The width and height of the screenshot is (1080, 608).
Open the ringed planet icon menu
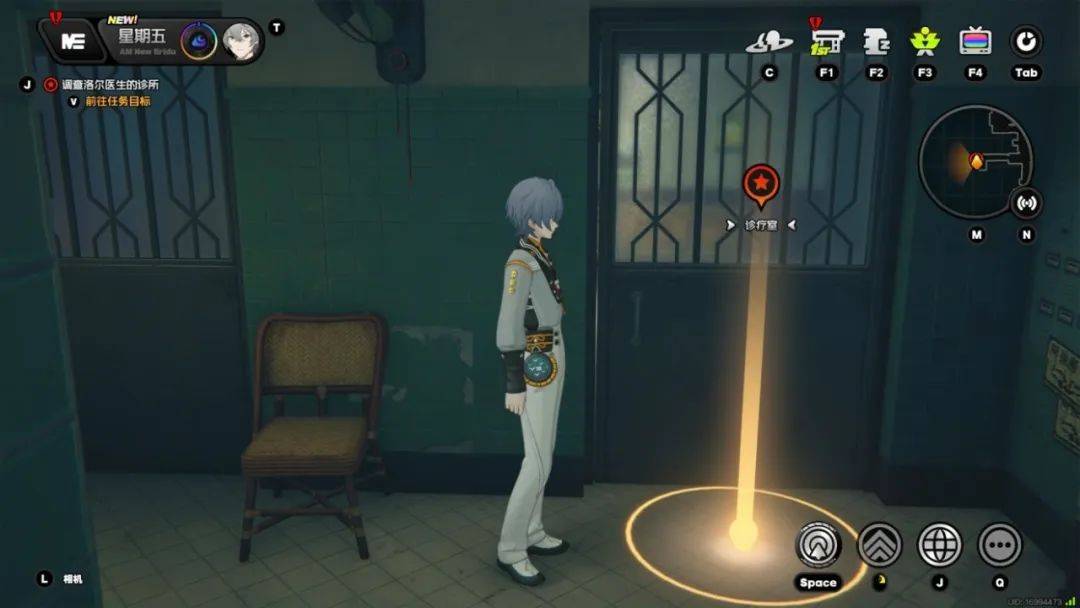(x=769, y=42)
